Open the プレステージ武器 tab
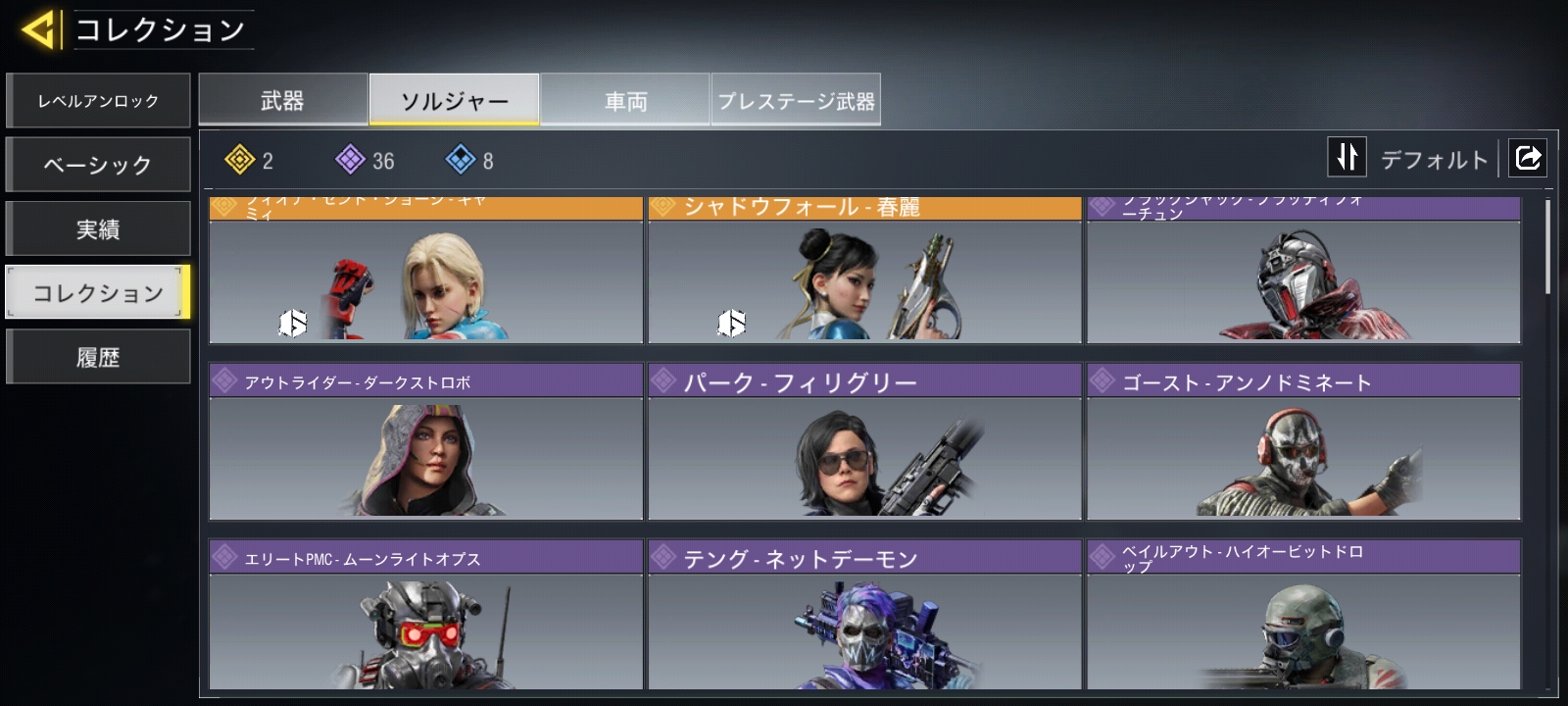Screen dimensions: 1568x706 click(796, 101)
